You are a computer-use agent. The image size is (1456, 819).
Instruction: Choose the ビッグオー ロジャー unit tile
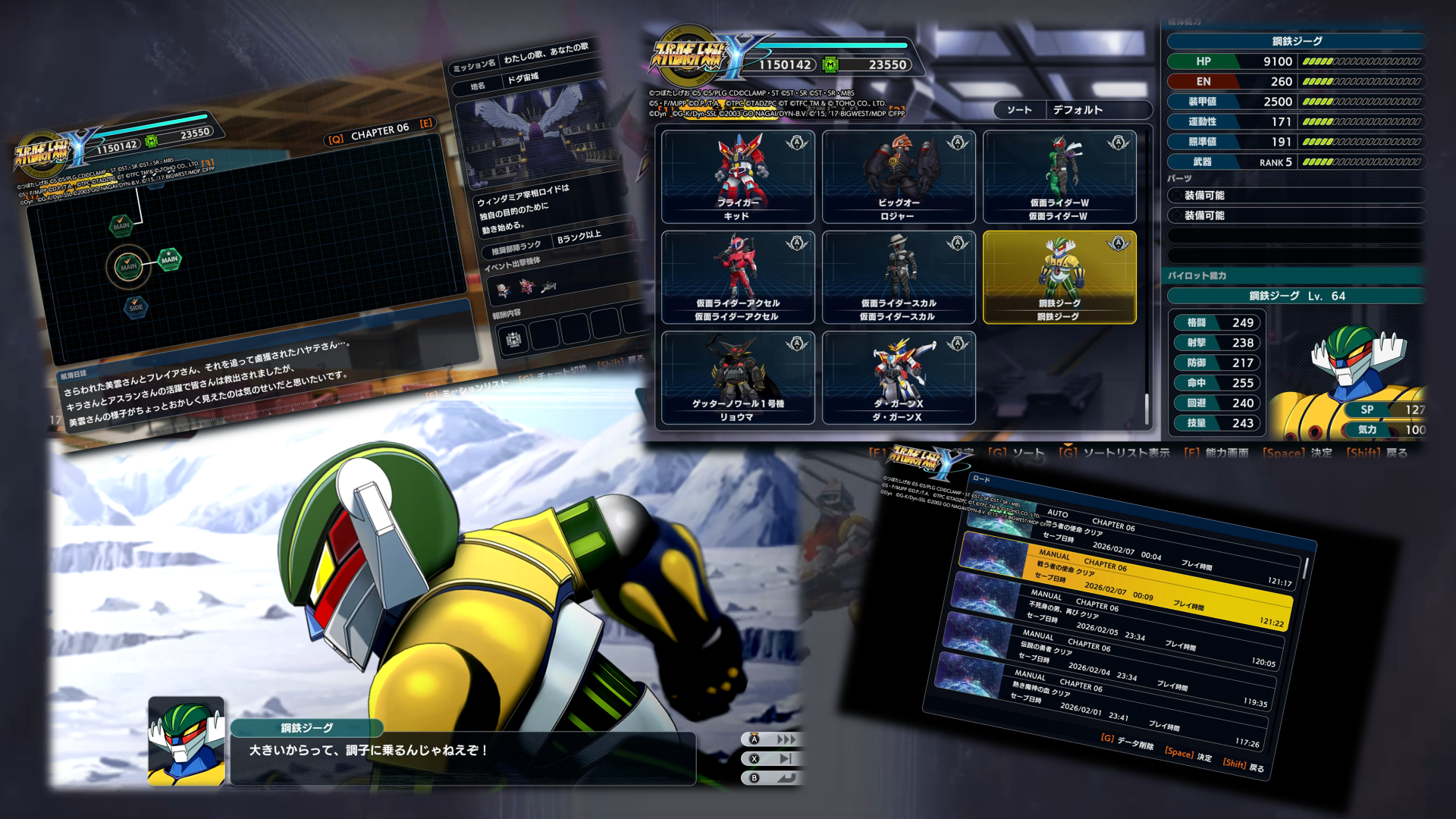(x=899, y=177)
